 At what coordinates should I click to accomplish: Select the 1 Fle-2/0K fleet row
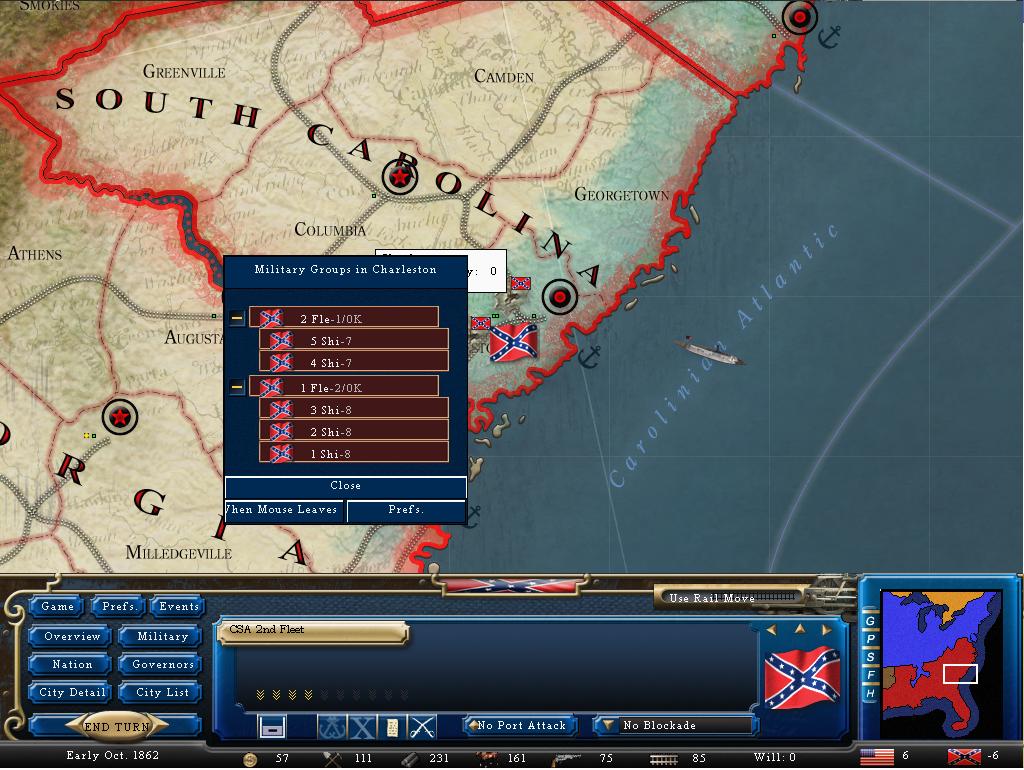coord(343,387)
